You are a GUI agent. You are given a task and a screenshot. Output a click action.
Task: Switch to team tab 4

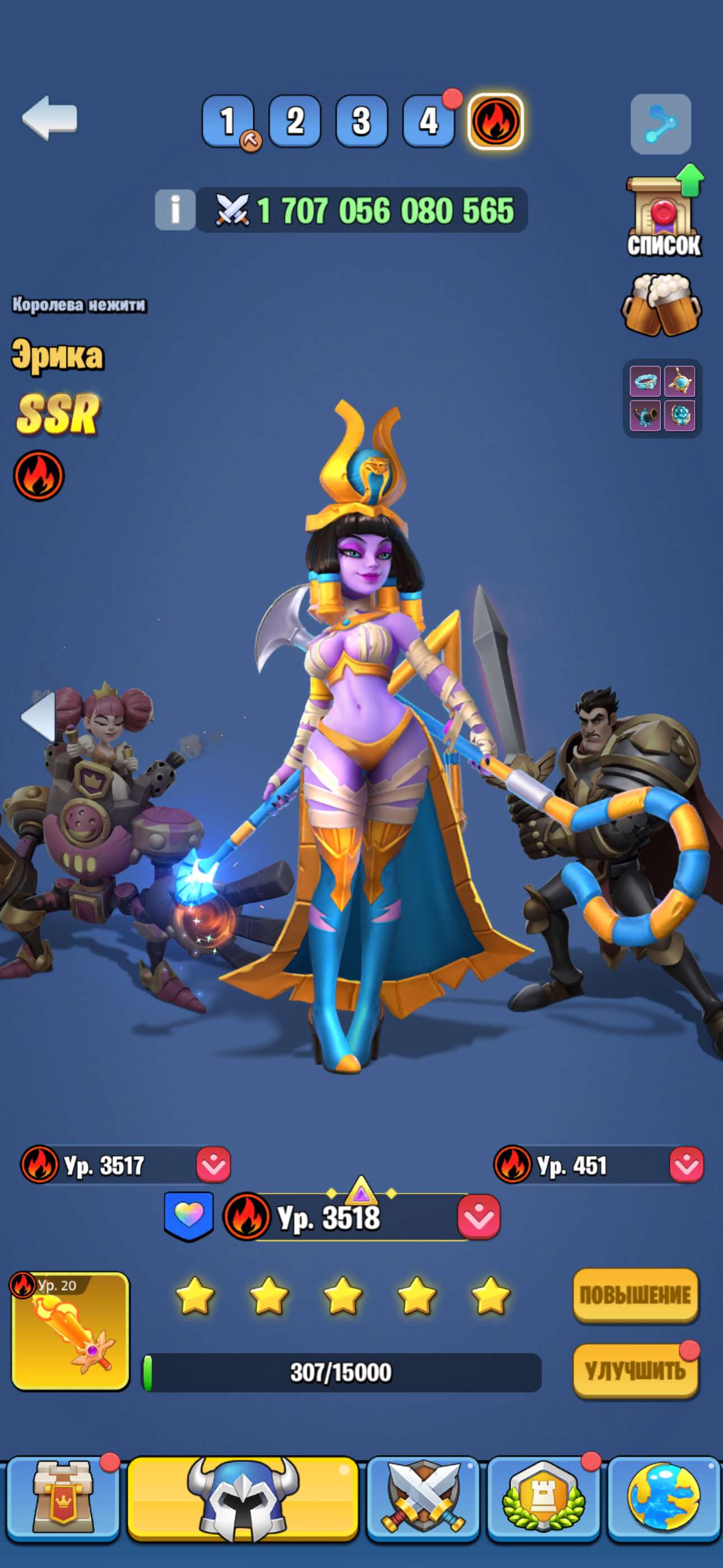click(428, 121)
